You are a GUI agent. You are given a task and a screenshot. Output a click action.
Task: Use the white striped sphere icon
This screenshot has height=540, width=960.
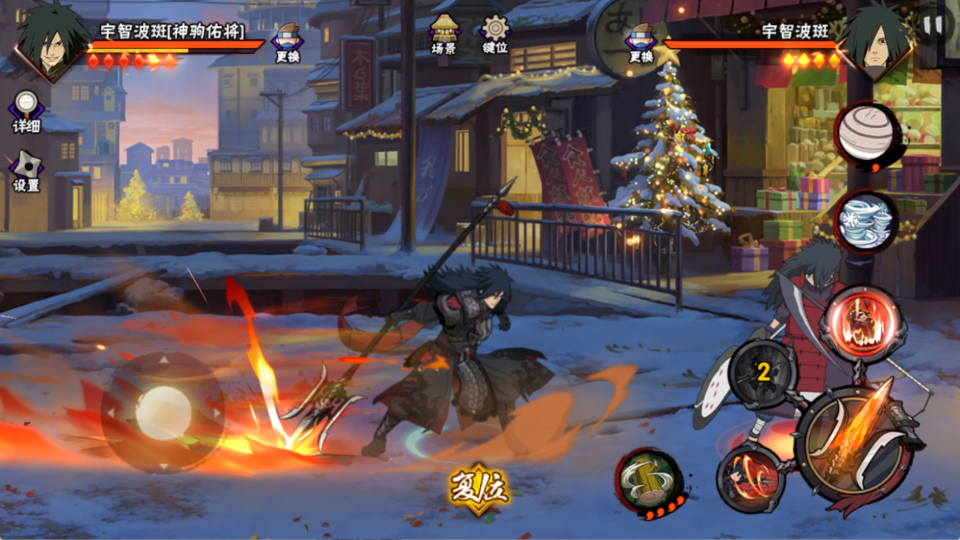click(866, 134)
